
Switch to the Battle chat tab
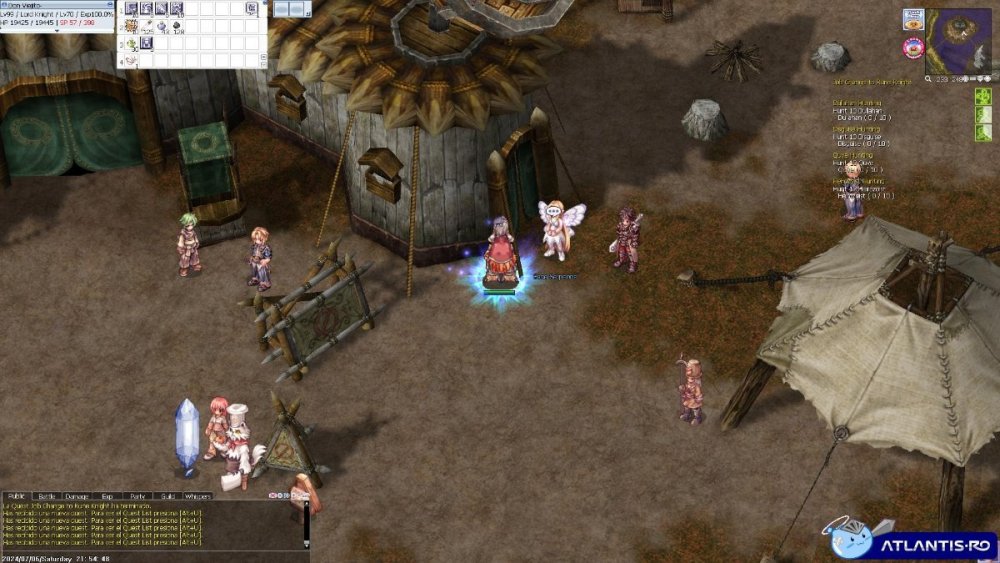coord(47,496)
